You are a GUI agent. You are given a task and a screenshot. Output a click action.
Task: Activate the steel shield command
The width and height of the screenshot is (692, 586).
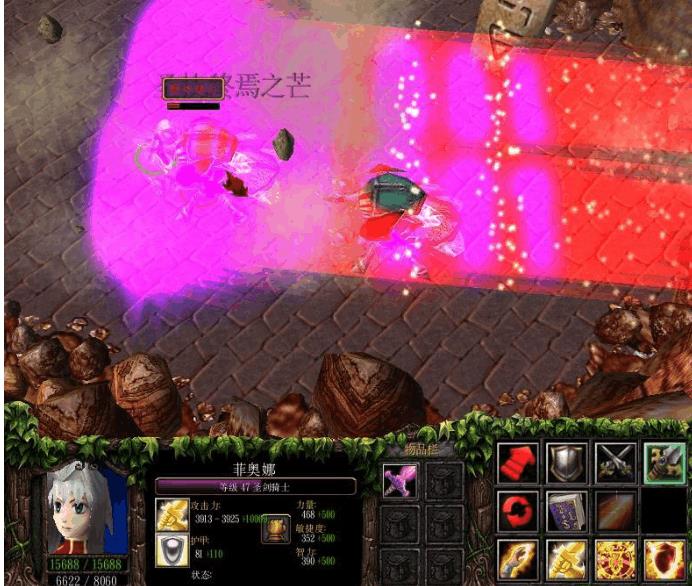pyautogui.click(x=566, y=463)
